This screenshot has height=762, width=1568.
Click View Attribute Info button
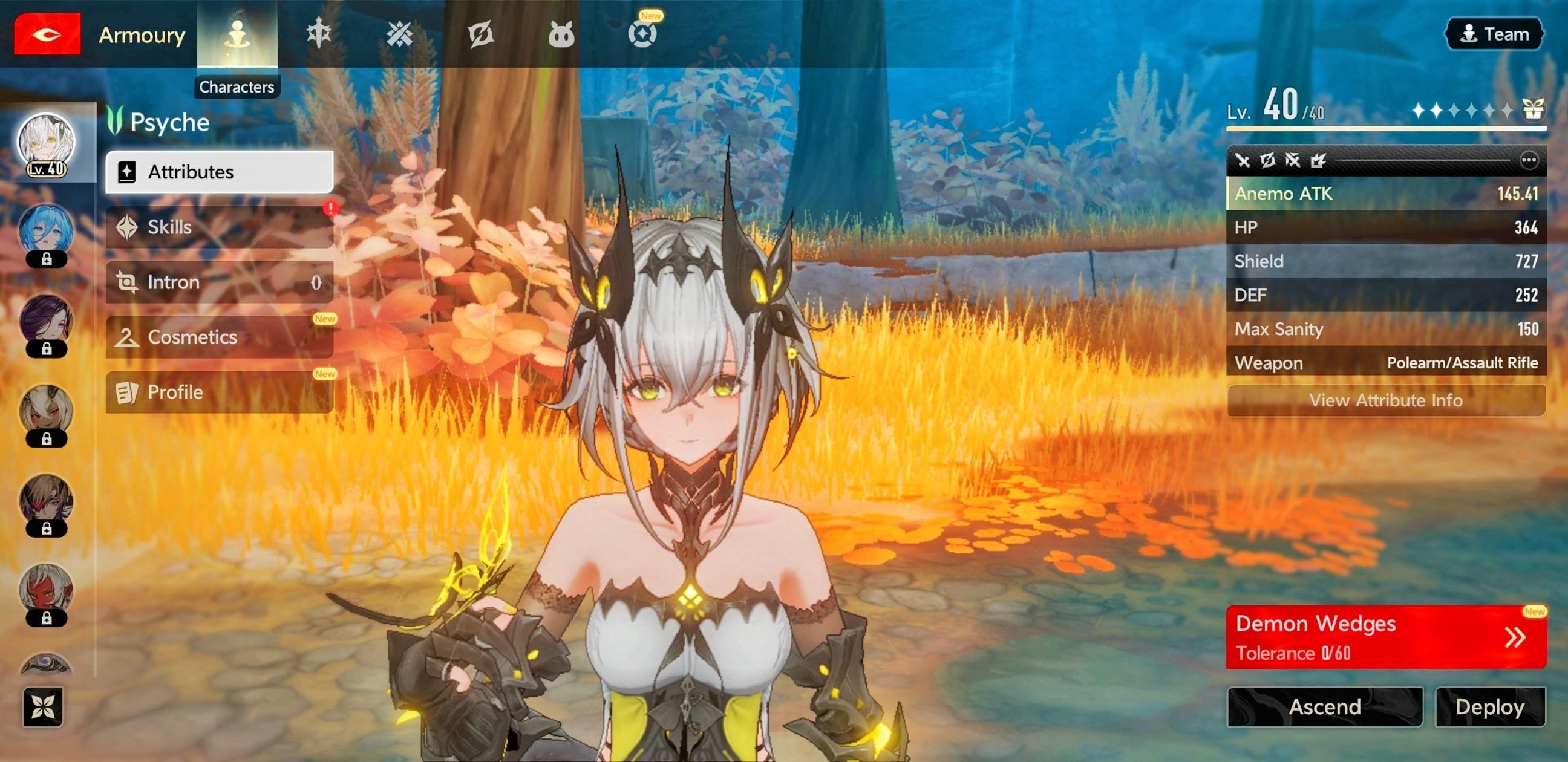1385,400
